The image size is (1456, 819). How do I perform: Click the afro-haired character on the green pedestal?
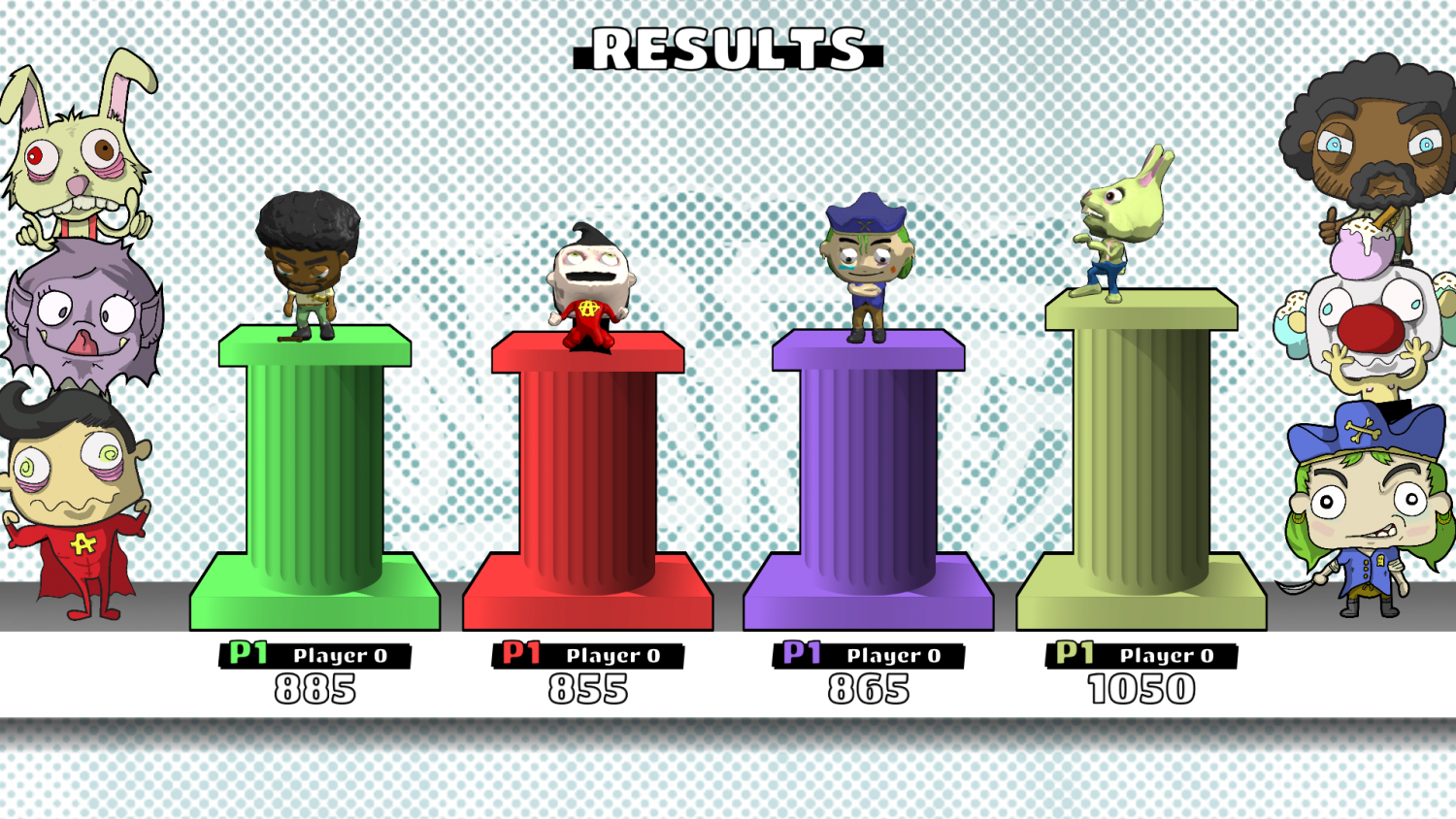[x=301, y=267]
